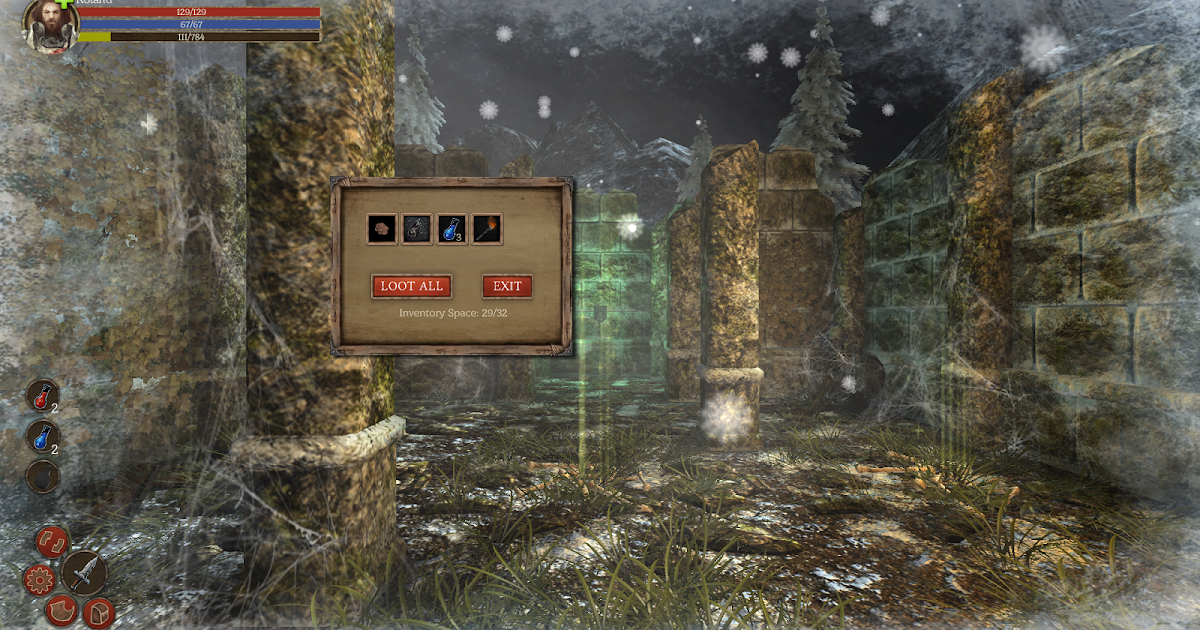
Task: Click the green plus level-up icon
Action: click(x=66, y=5)
